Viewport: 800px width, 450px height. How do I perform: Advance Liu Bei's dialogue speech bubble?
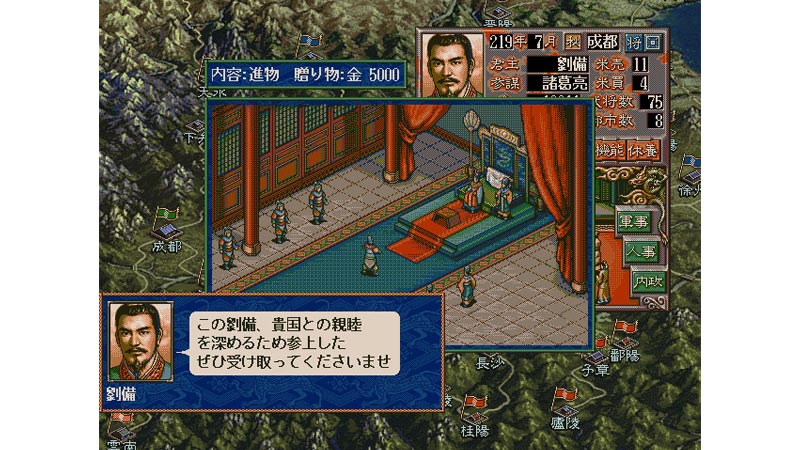[x=292, y=344]
